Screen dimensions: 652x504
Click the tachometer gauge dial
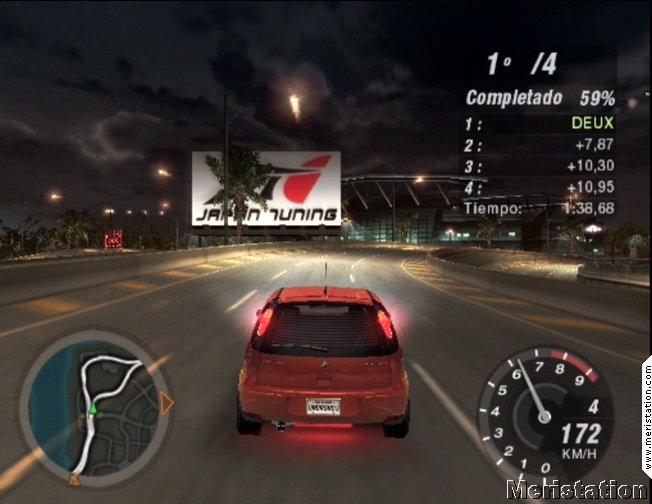tap(546, 413)
